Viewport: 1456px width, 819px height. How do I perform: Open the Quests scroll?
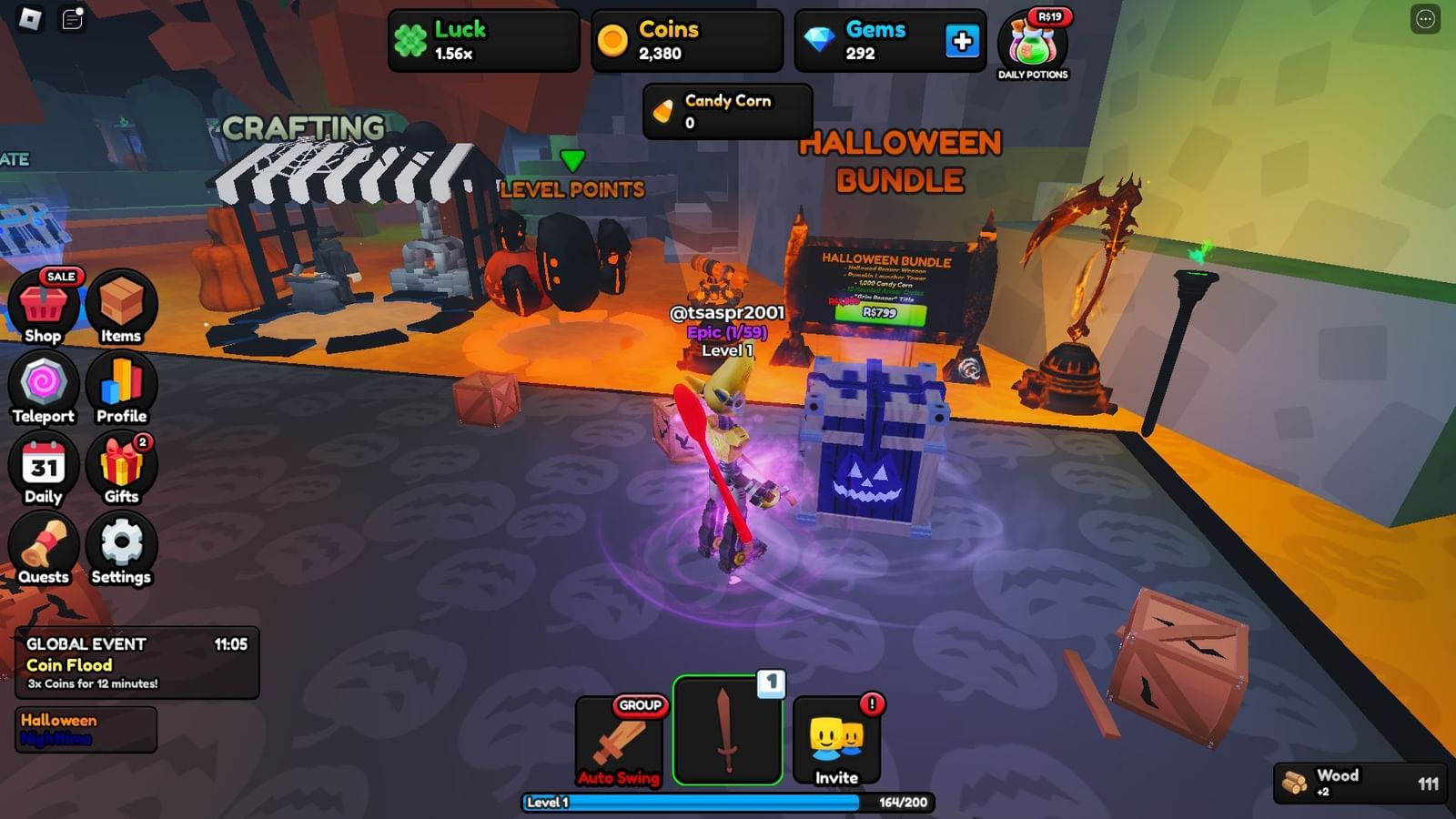43,547
